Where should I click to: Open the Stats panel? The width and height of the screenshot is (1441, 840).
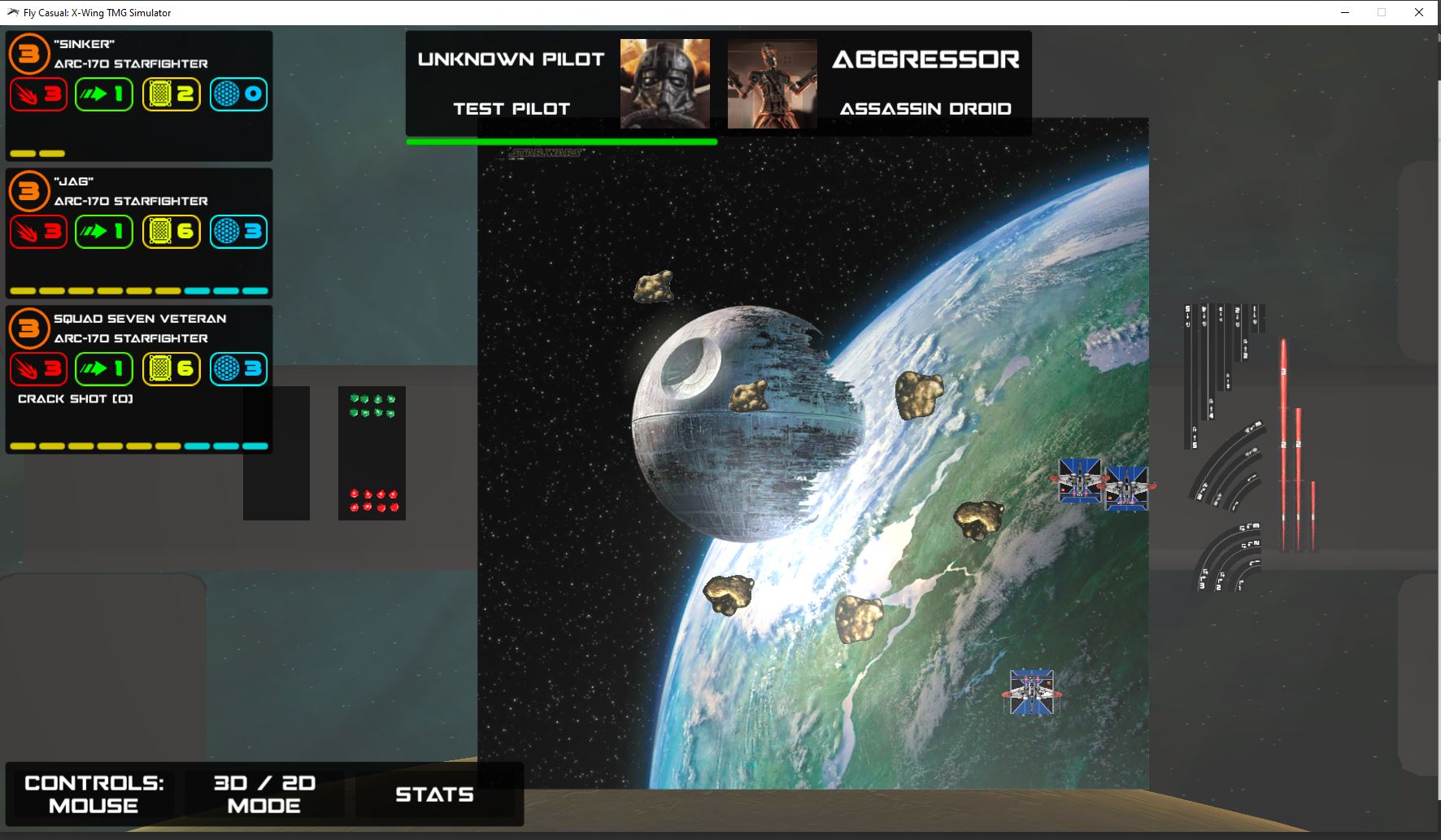pos(434,794)
